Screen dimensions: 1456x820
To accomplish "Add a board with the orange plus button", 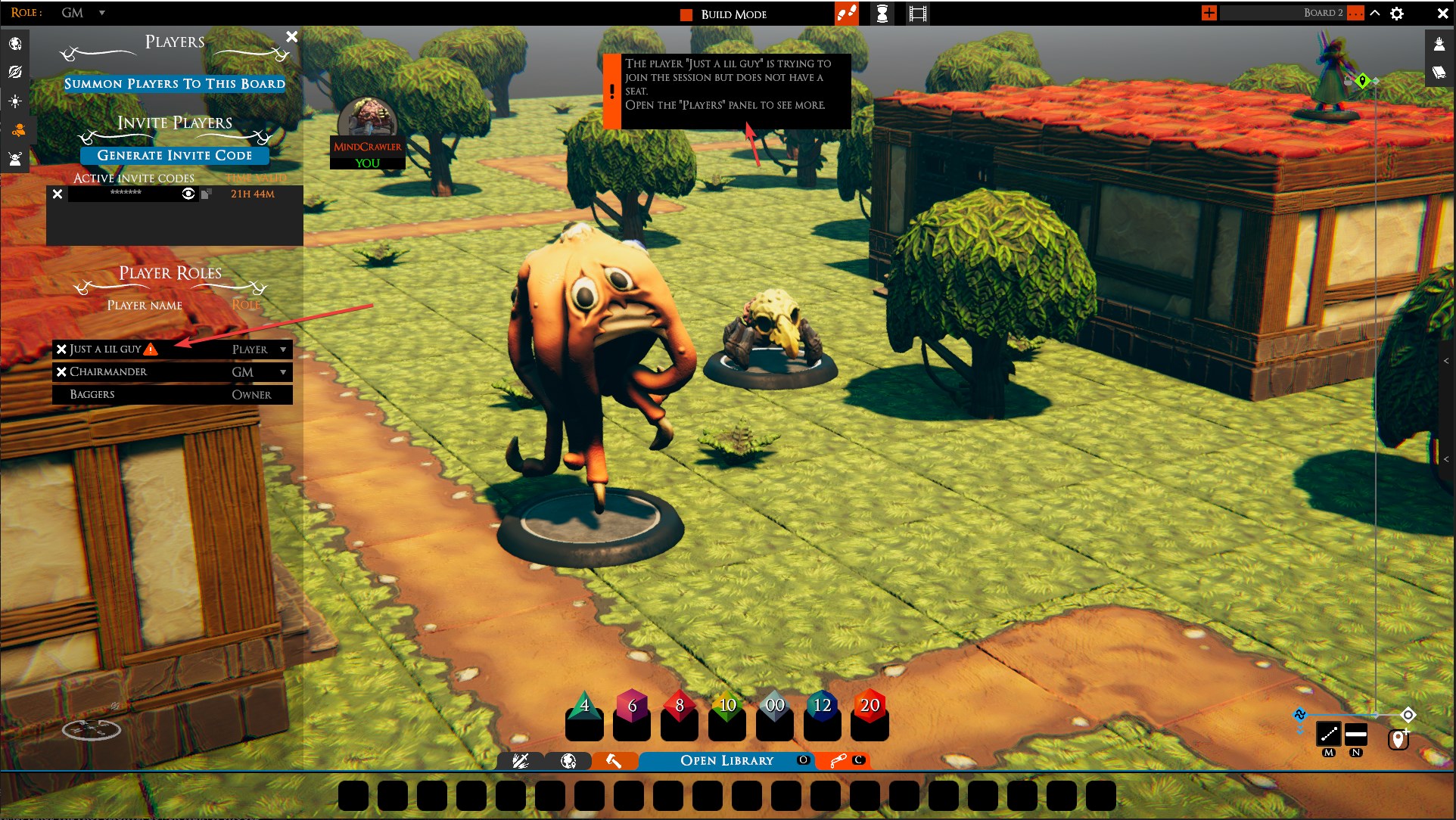I will click(1209, 13).
